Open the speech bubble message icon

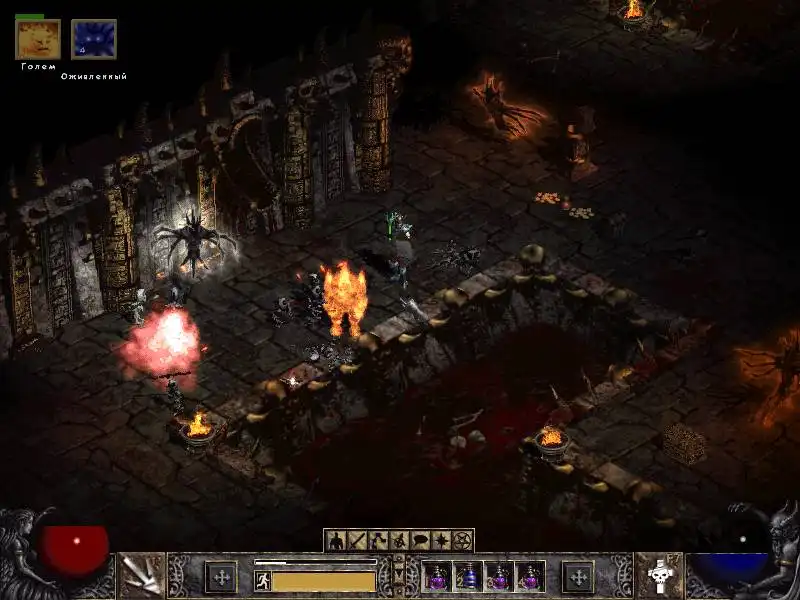point(420,541)
